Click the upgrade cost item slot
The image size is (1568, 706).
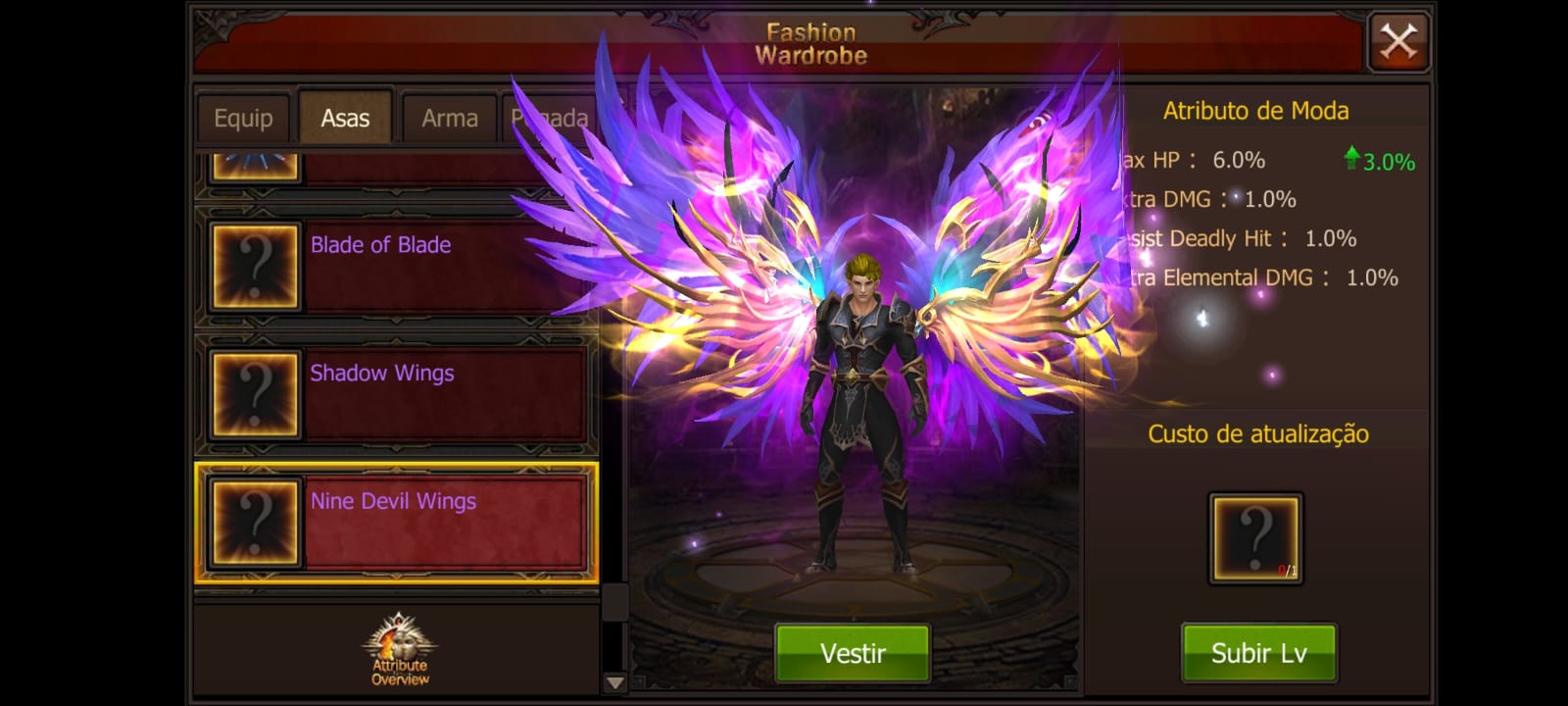(1255, 534)
